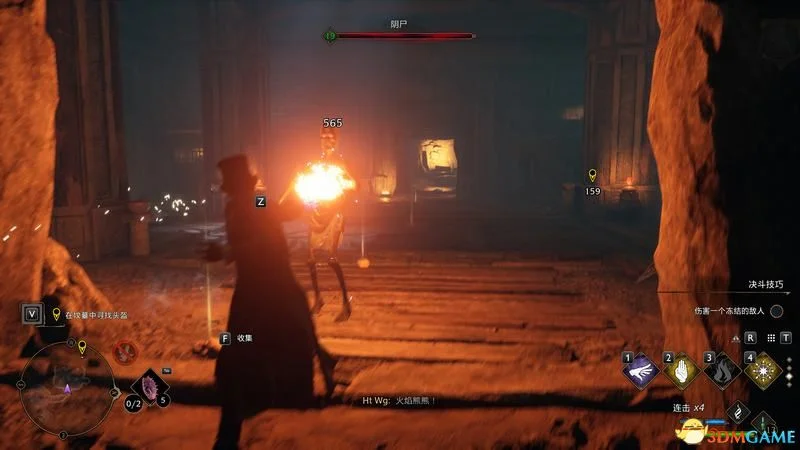800x450 pixels.
Task: Click the yellow waypoint marker showing 159
Action: click(x=593, y=175)
